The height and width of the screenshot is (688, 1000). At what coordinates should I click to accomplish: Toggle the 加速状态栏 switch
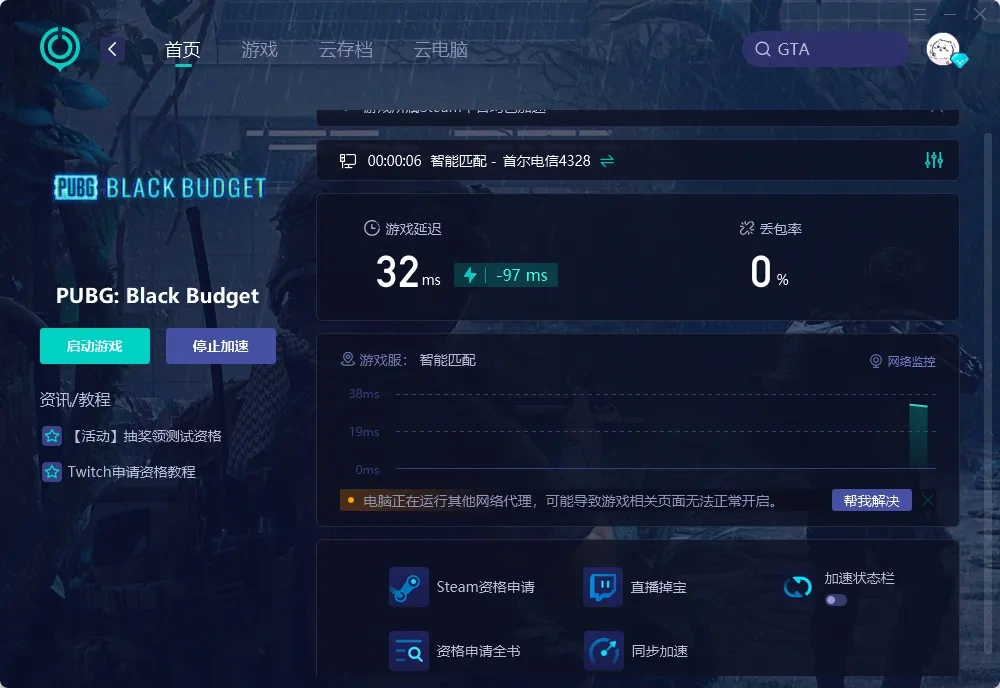(835, 600)
